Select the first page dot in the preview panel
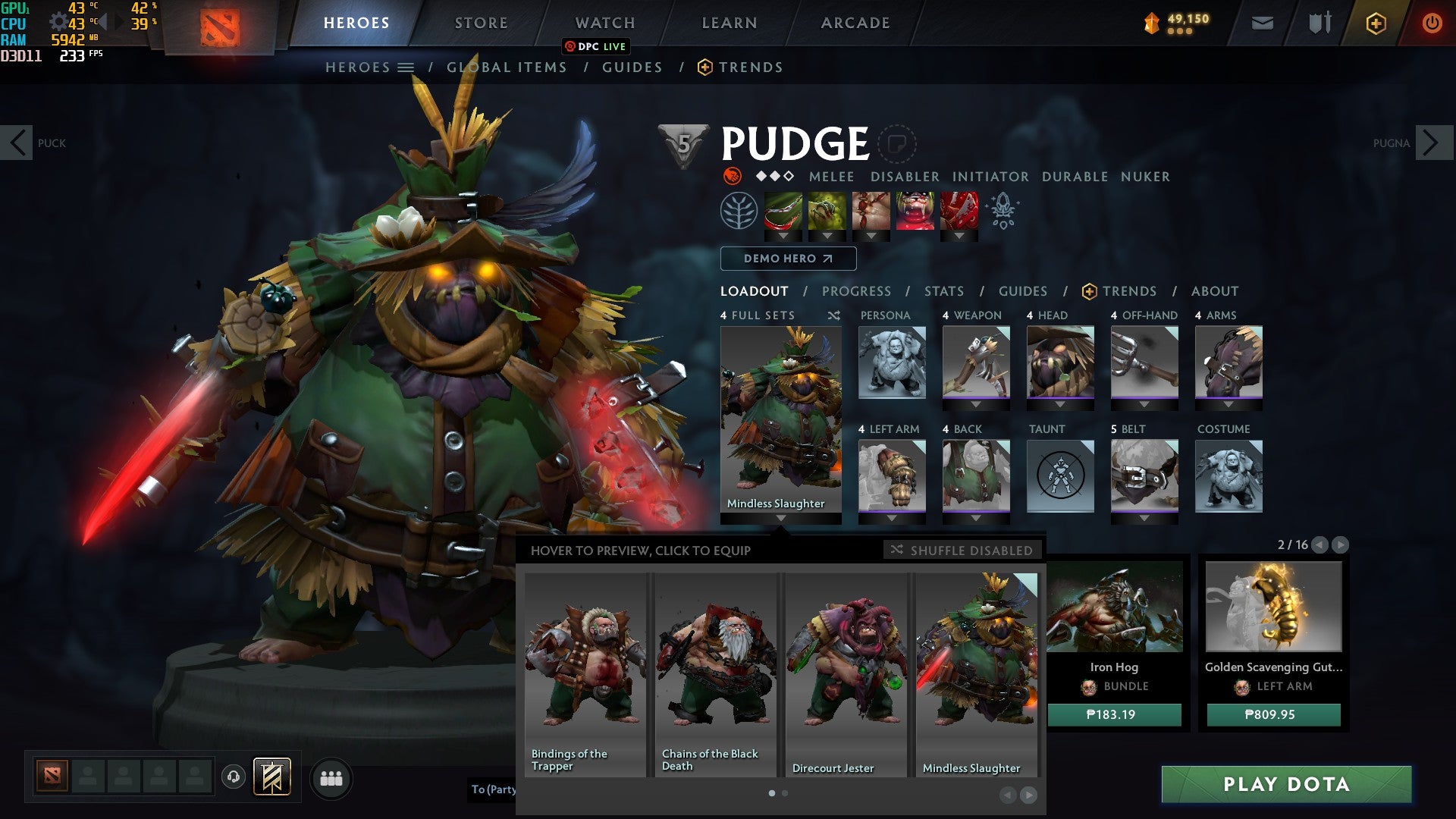1456x819 pixels. [x=772, y=792]
